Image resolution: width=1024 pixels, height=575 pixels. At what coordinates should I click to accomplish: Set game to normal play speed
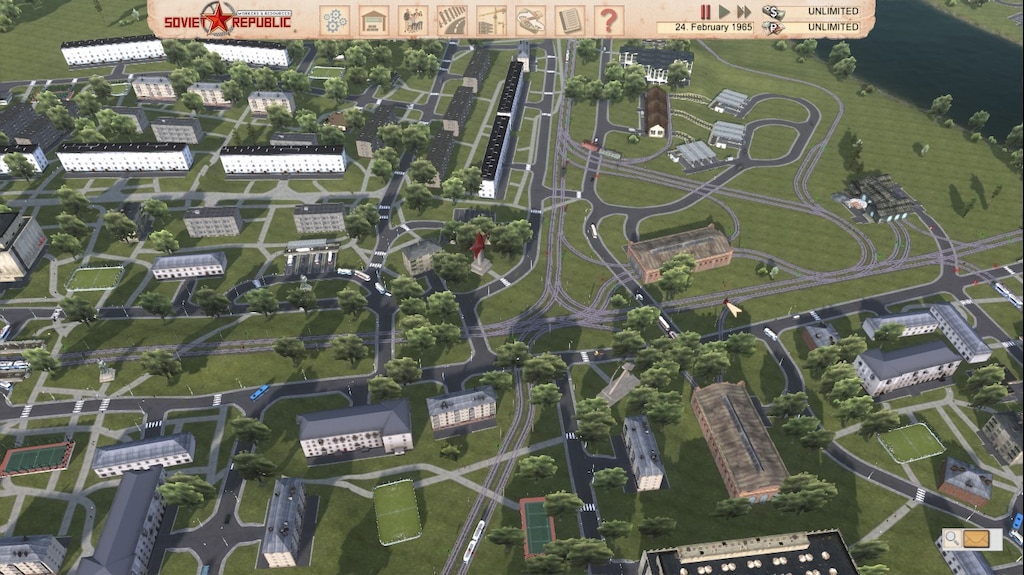[723, 12]
